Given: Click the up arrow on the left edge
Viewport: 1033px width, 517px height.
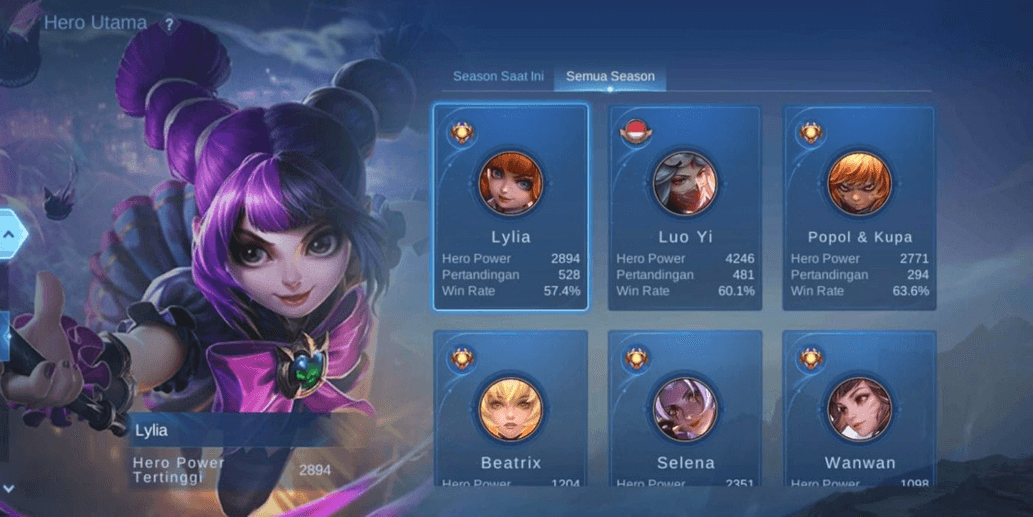Looking at the screenshot, I should [x=9, y=234].
